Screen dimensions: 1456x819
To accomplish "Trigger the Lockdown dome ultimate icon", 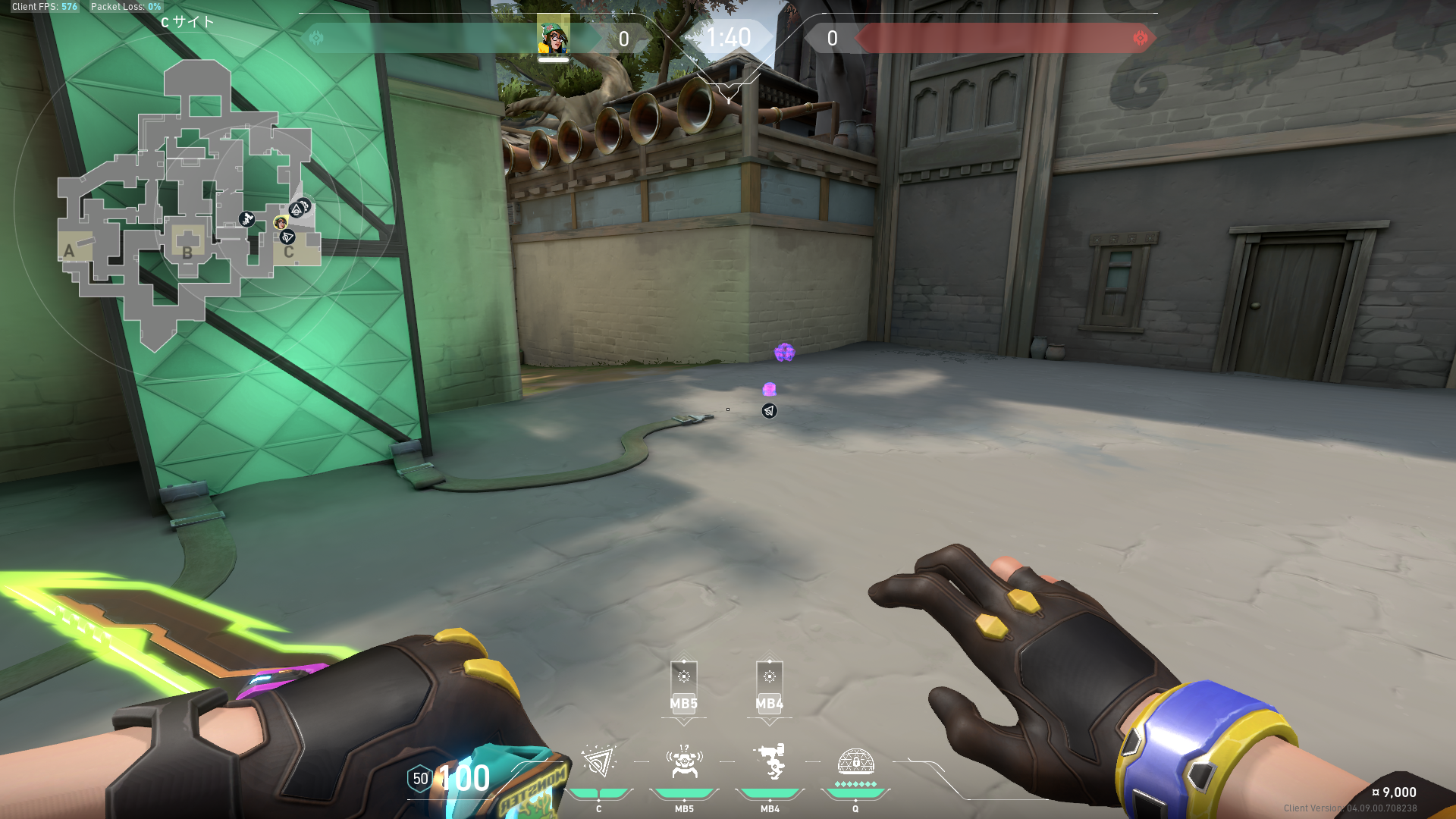I will [x=855, y=763].
